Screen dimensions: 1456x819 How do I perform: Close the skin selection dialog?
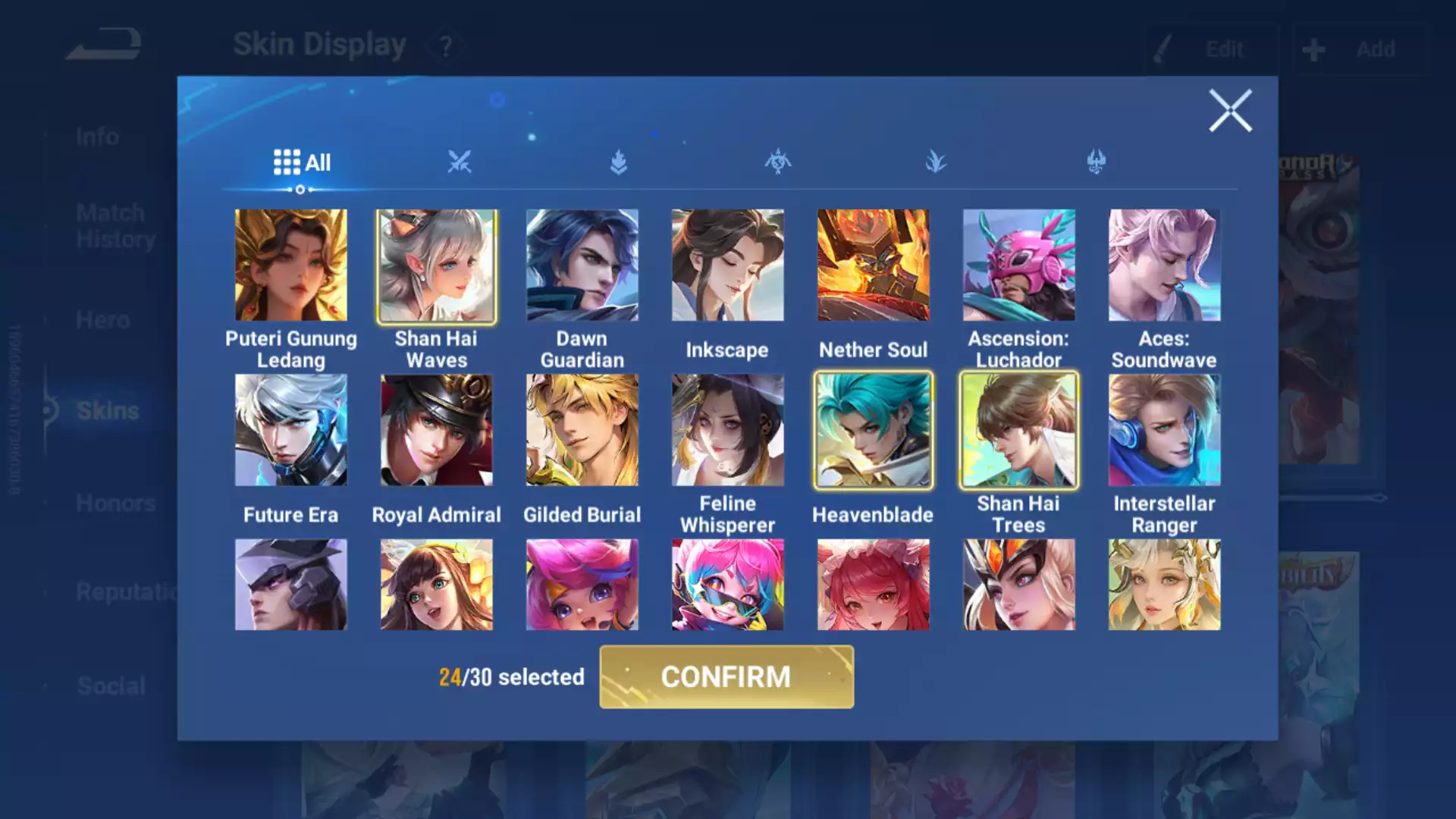click(1230, 111)
